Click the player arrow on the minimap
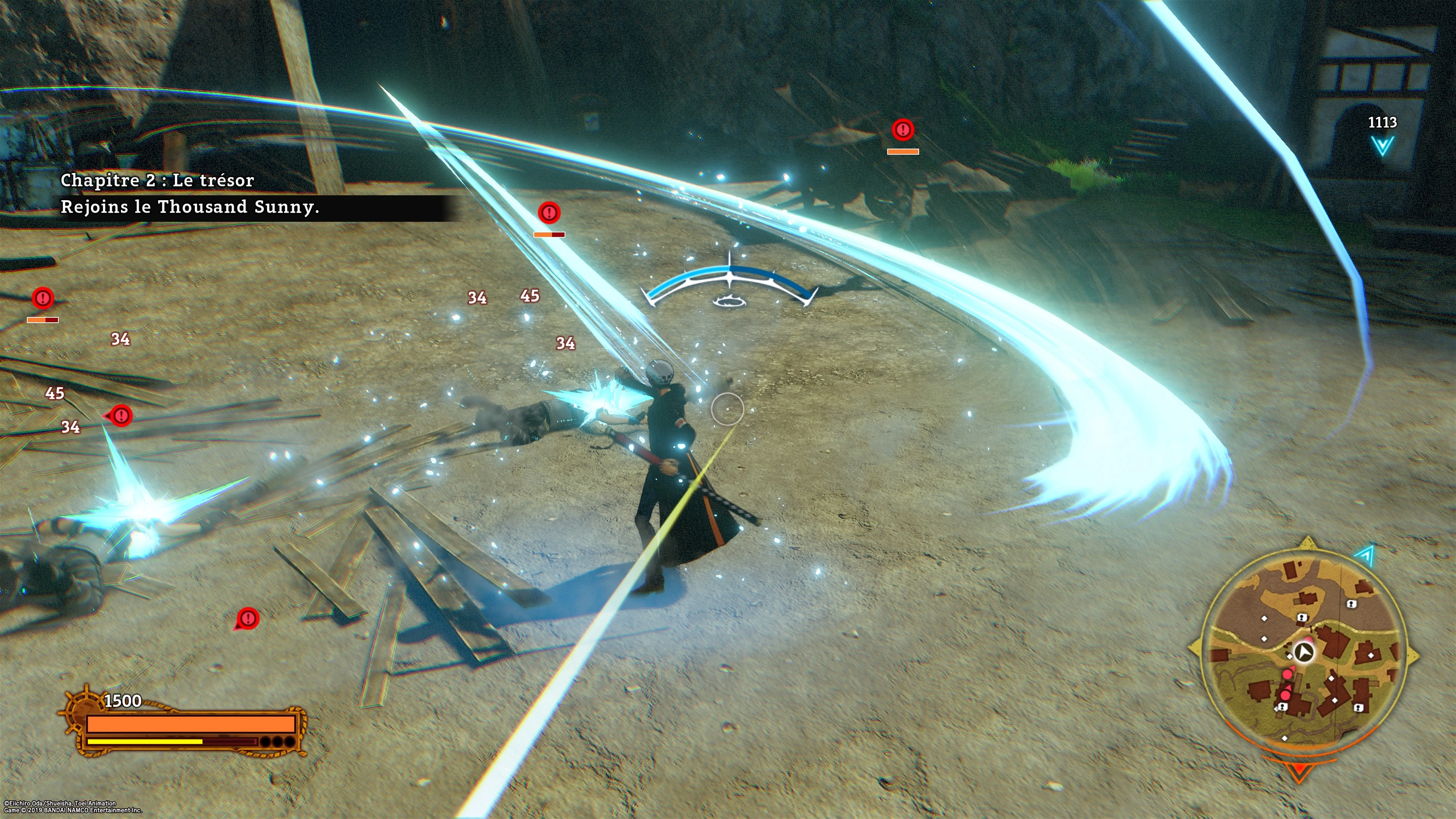This screenshot has height=819, width=1456. (1304, 652)
